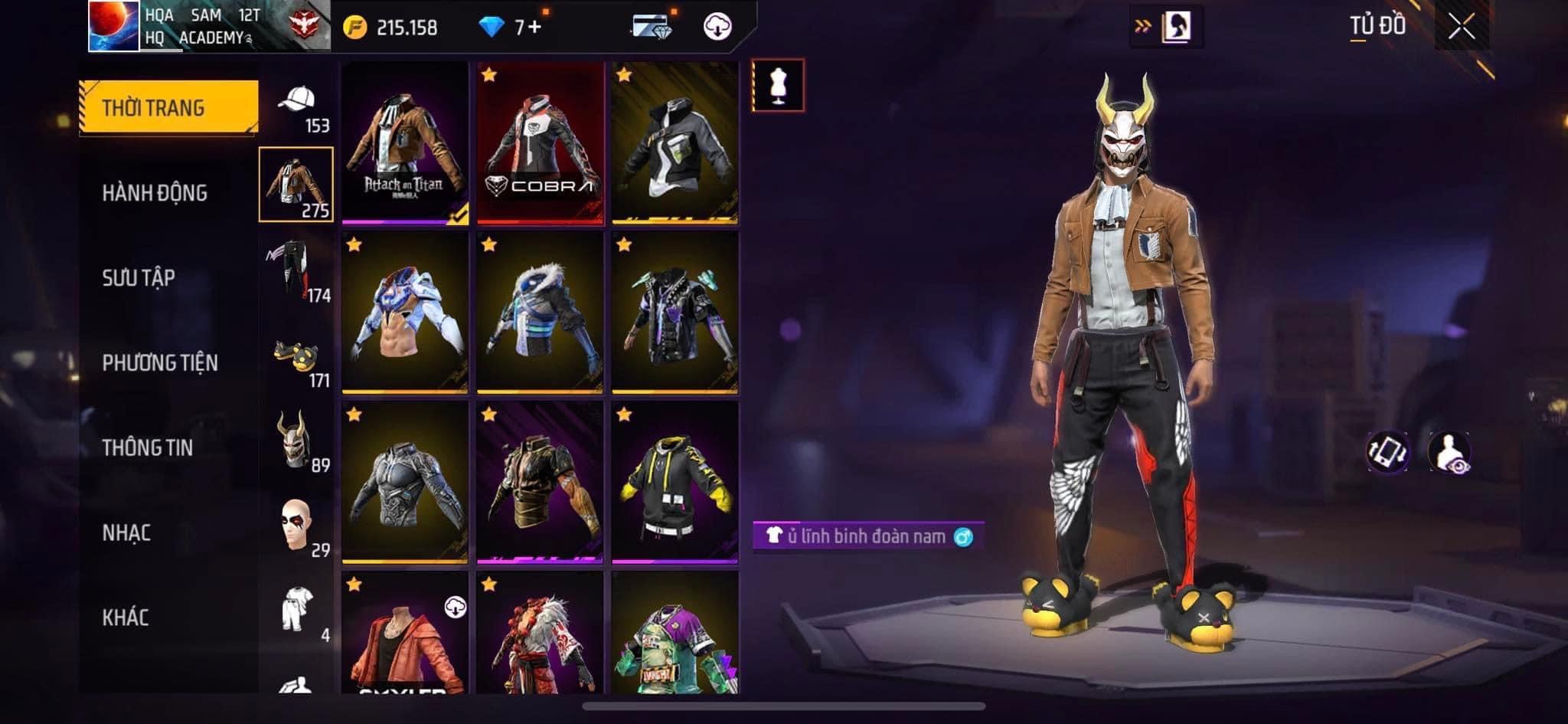Select the Thời Trang menu entry

click(168, 107)
